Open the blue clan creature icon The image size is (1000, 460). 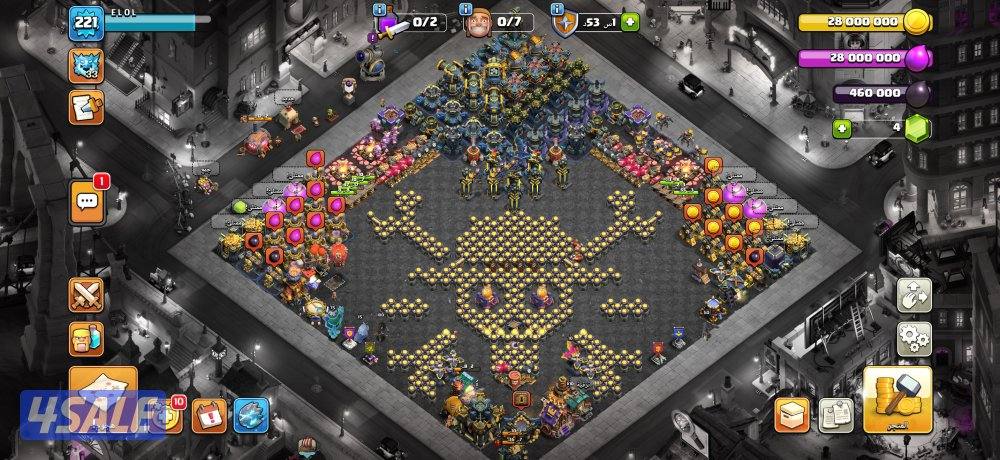tap(85, 66)
